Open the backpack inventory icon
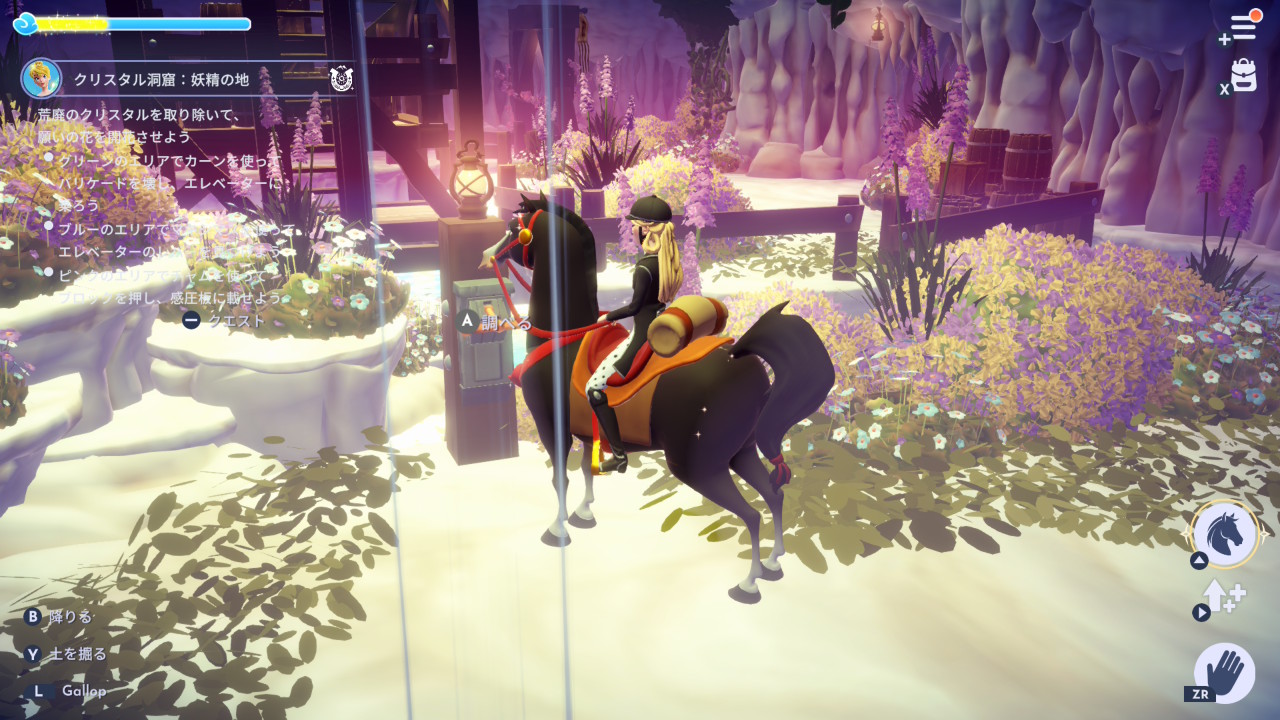 pos(1244,75)
